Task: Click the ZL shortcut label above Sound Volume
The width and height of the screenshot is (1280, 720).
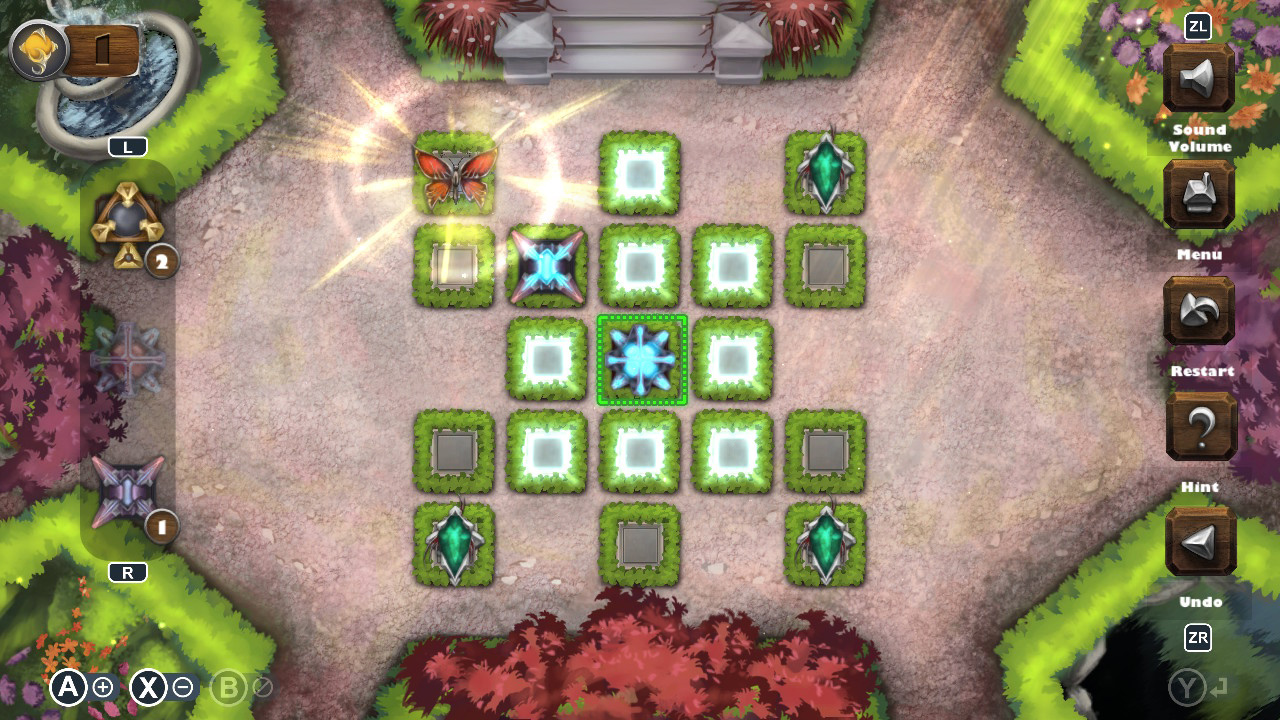Action: [1196, 27]
